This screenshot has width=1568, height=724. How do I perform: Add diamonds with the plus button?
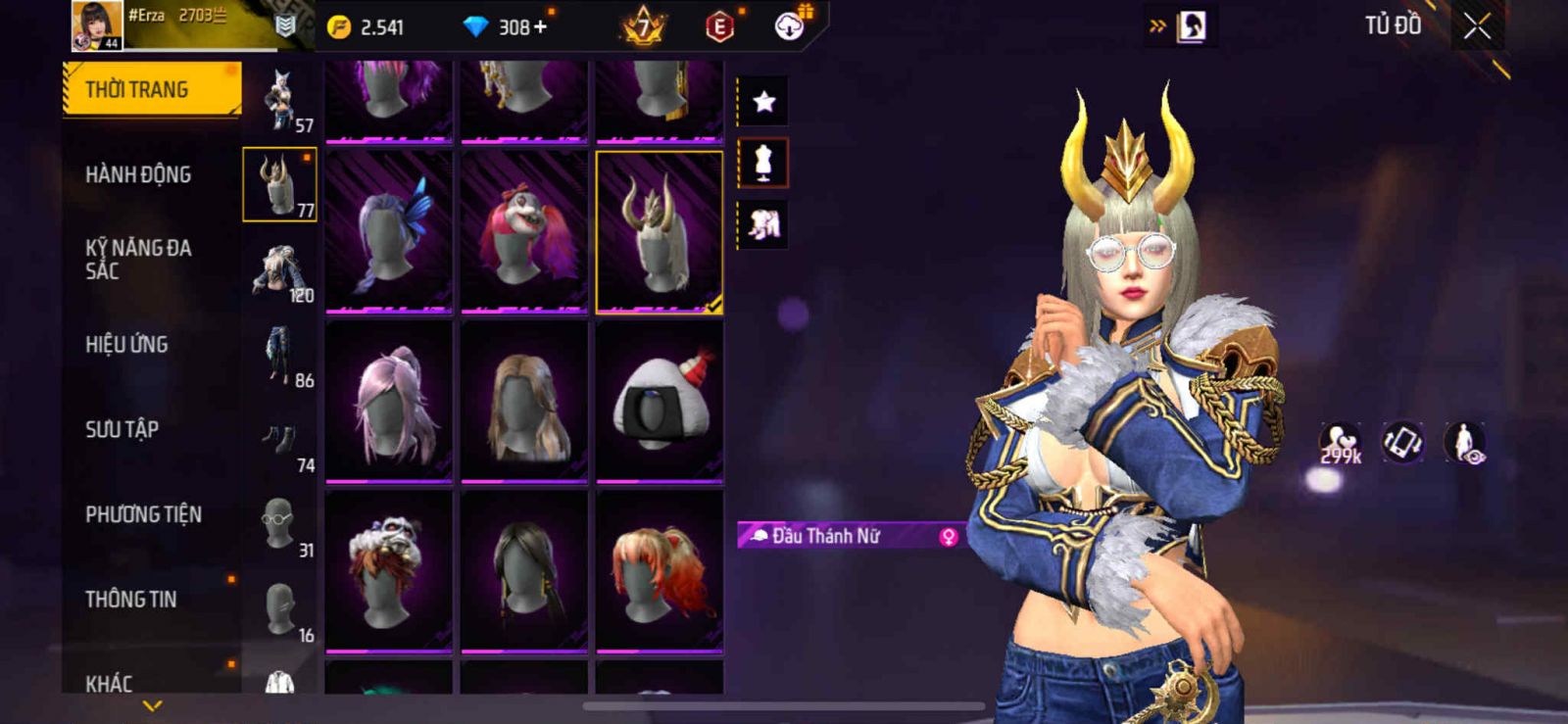540,27
